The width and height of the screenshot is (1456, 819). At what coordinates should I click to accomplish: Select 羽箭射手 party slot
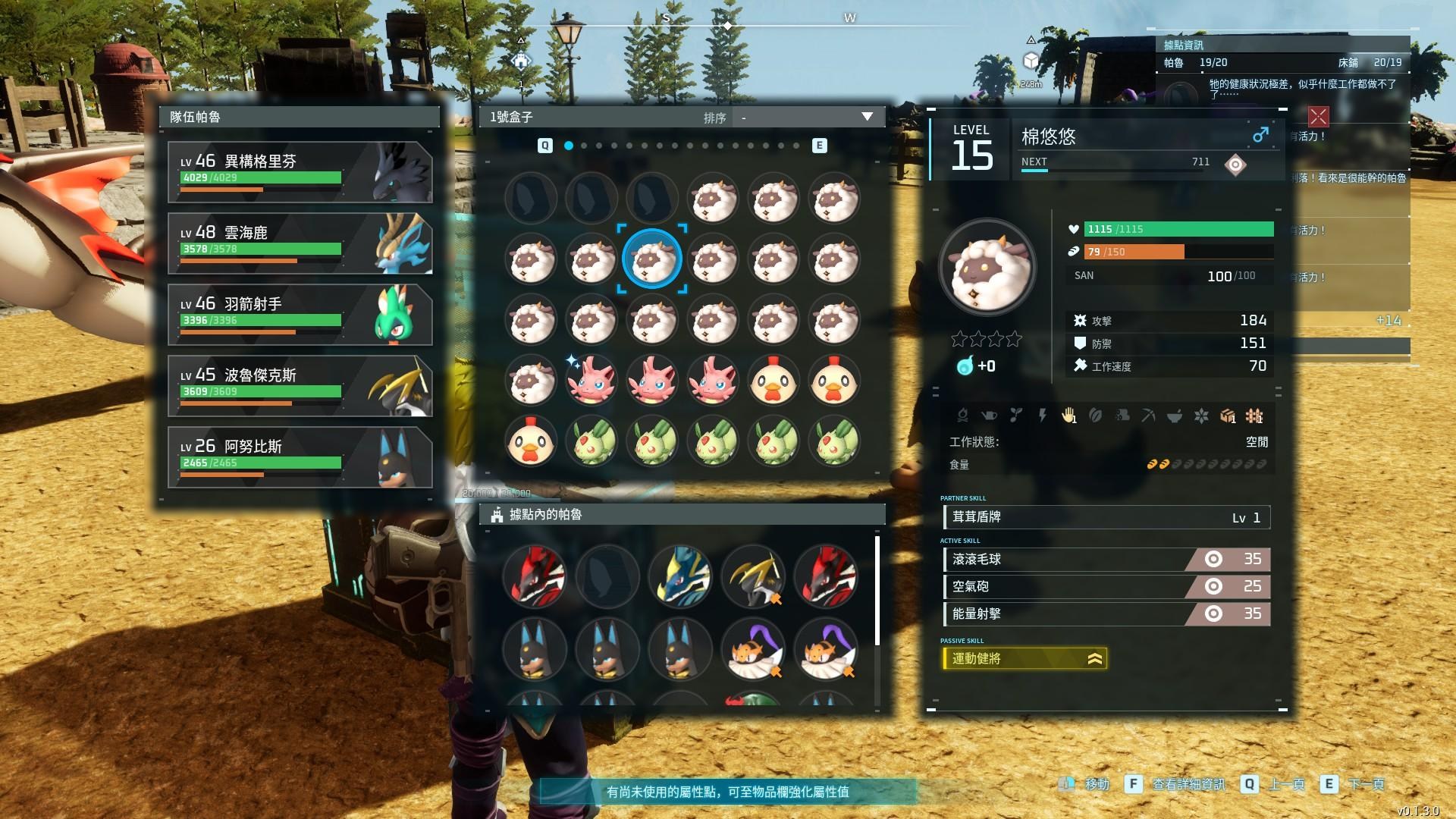coord(300,315)
